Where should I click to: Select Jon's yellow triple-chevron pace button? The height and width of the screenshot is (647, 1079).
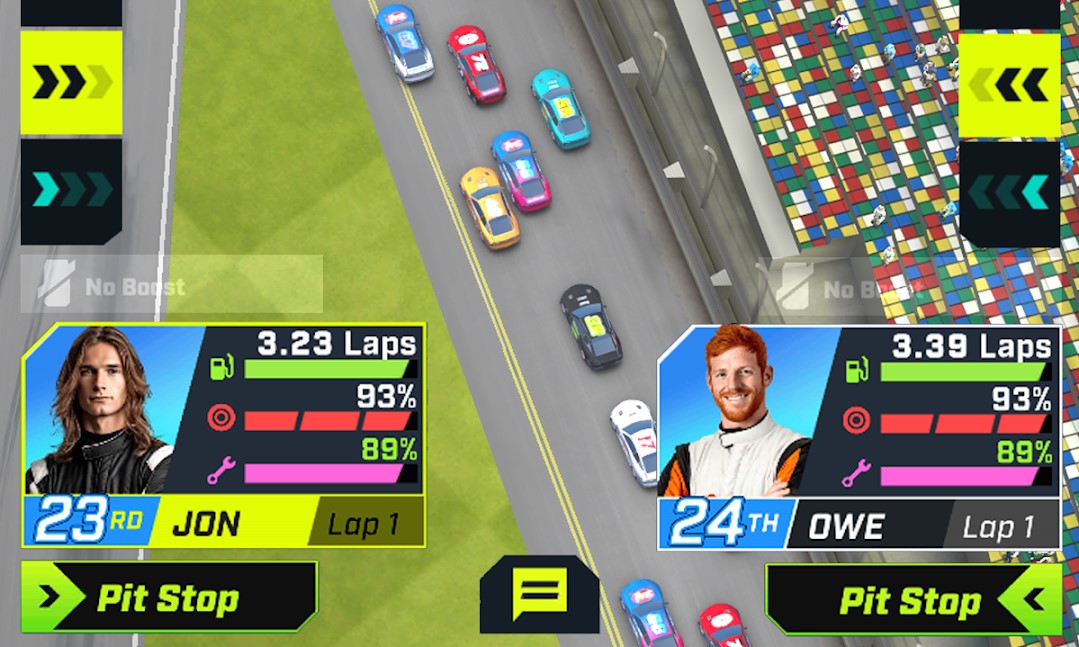coord(71,83)
